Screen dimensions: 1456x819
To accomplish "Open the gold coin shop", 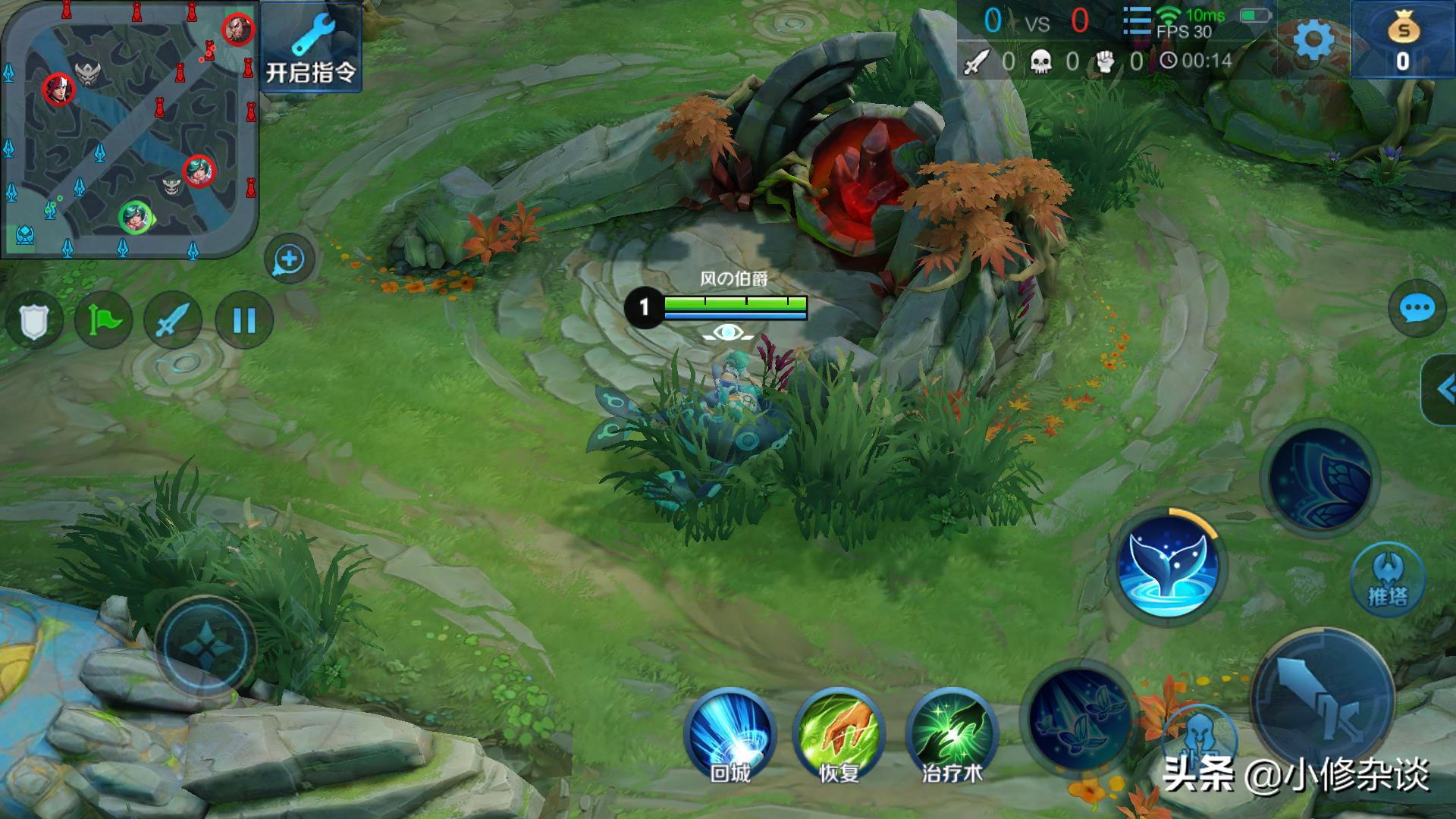I will [1403, 39].
